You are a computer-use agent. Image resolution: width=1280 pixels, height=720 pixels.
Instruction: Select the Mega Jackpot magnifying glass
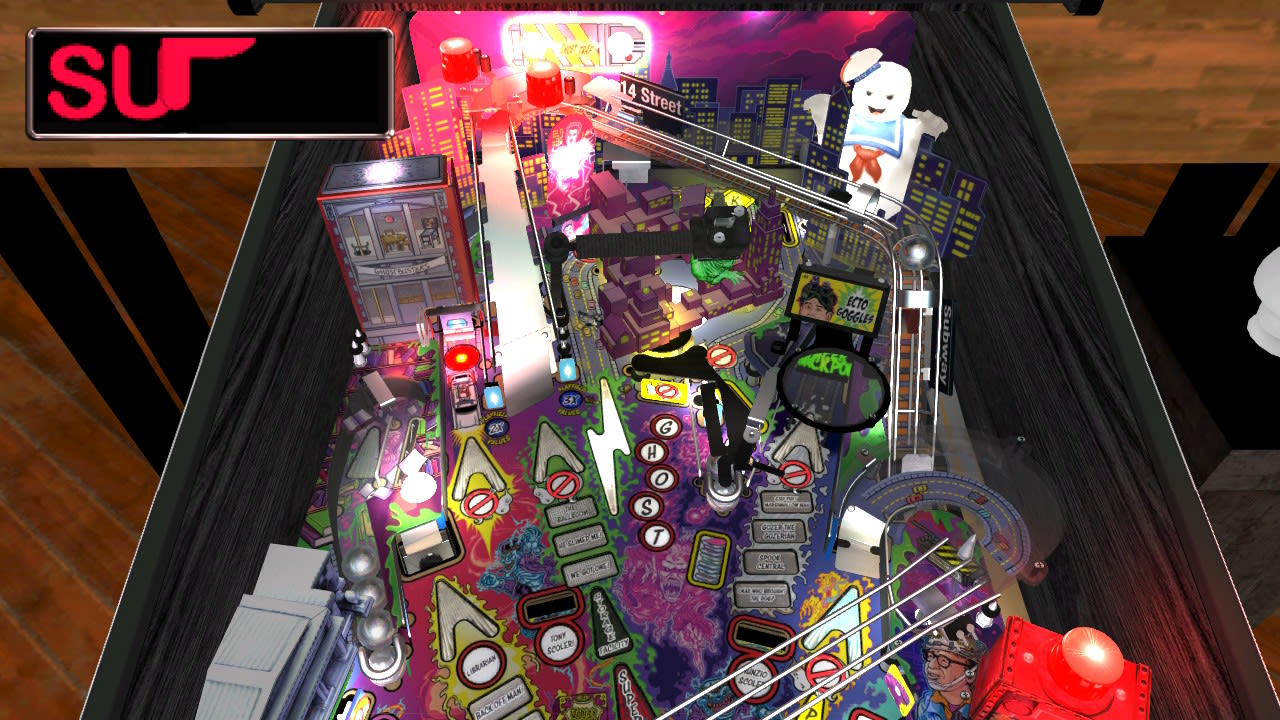(x=832, y=390)
